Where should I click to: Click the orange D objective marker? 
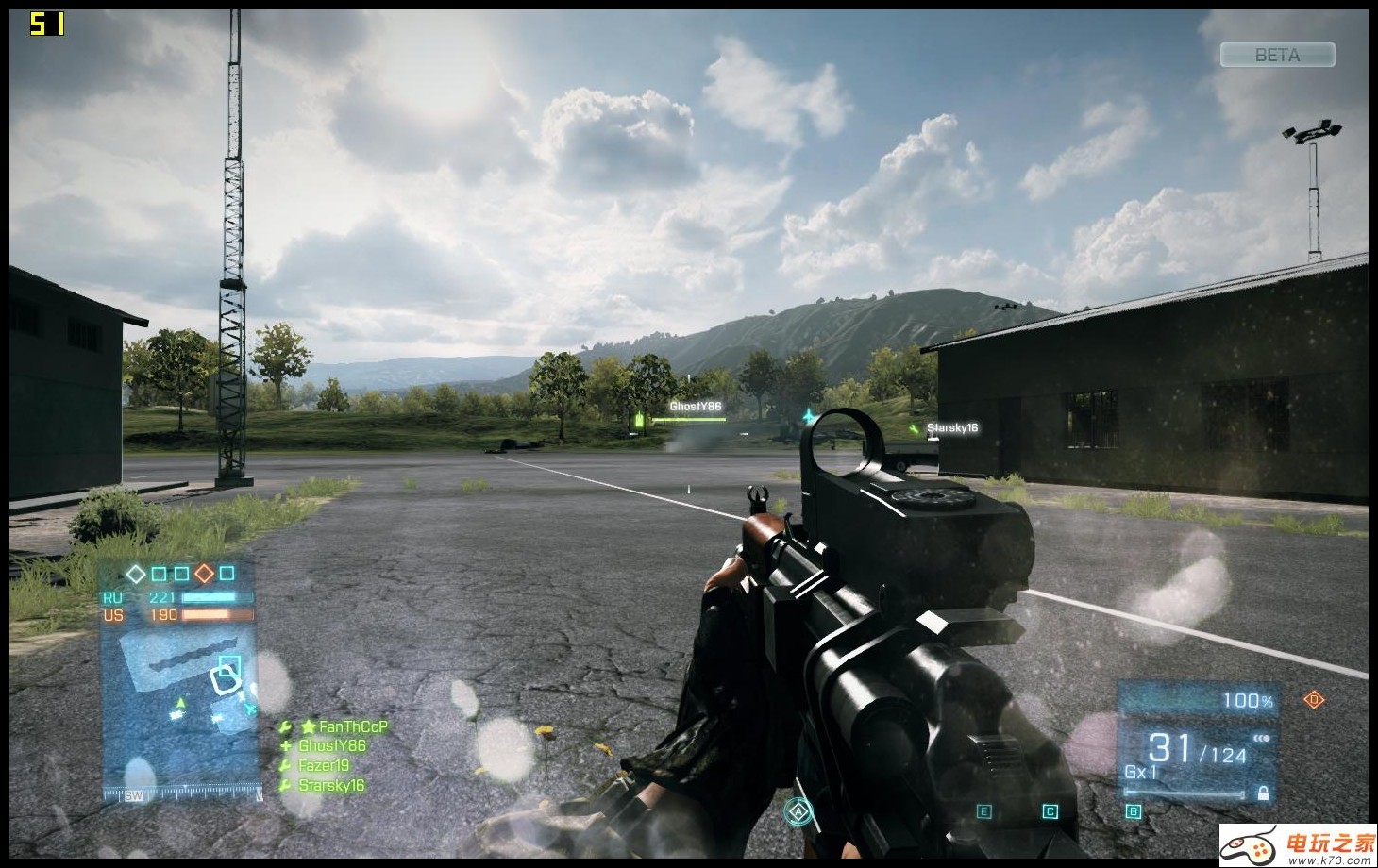(1314, 699)
